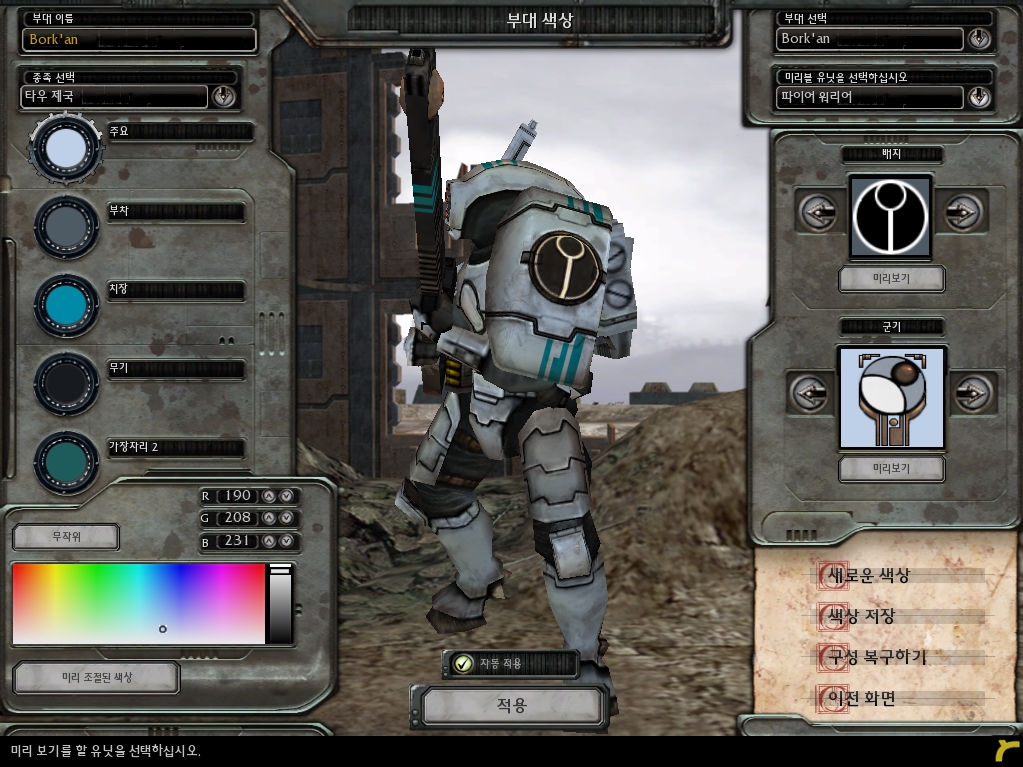
Task: Open the 타우 제국 race dropdown
Action: 223,96
